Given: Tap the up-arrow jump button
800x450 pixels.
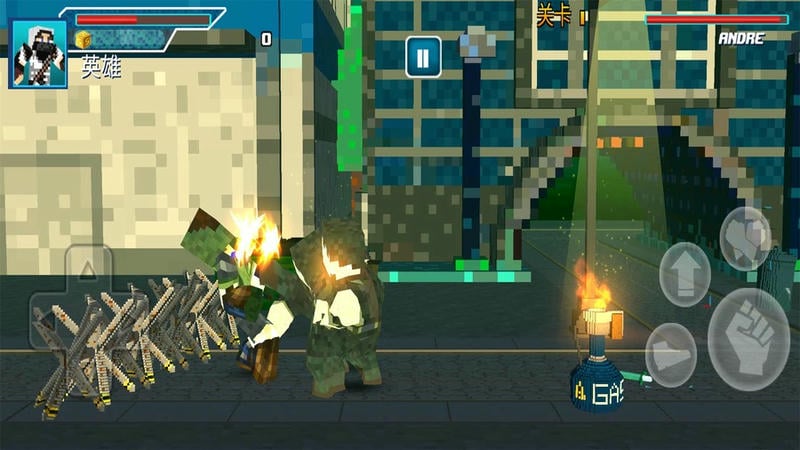Looking at the screenshot, I should (685, 273).
